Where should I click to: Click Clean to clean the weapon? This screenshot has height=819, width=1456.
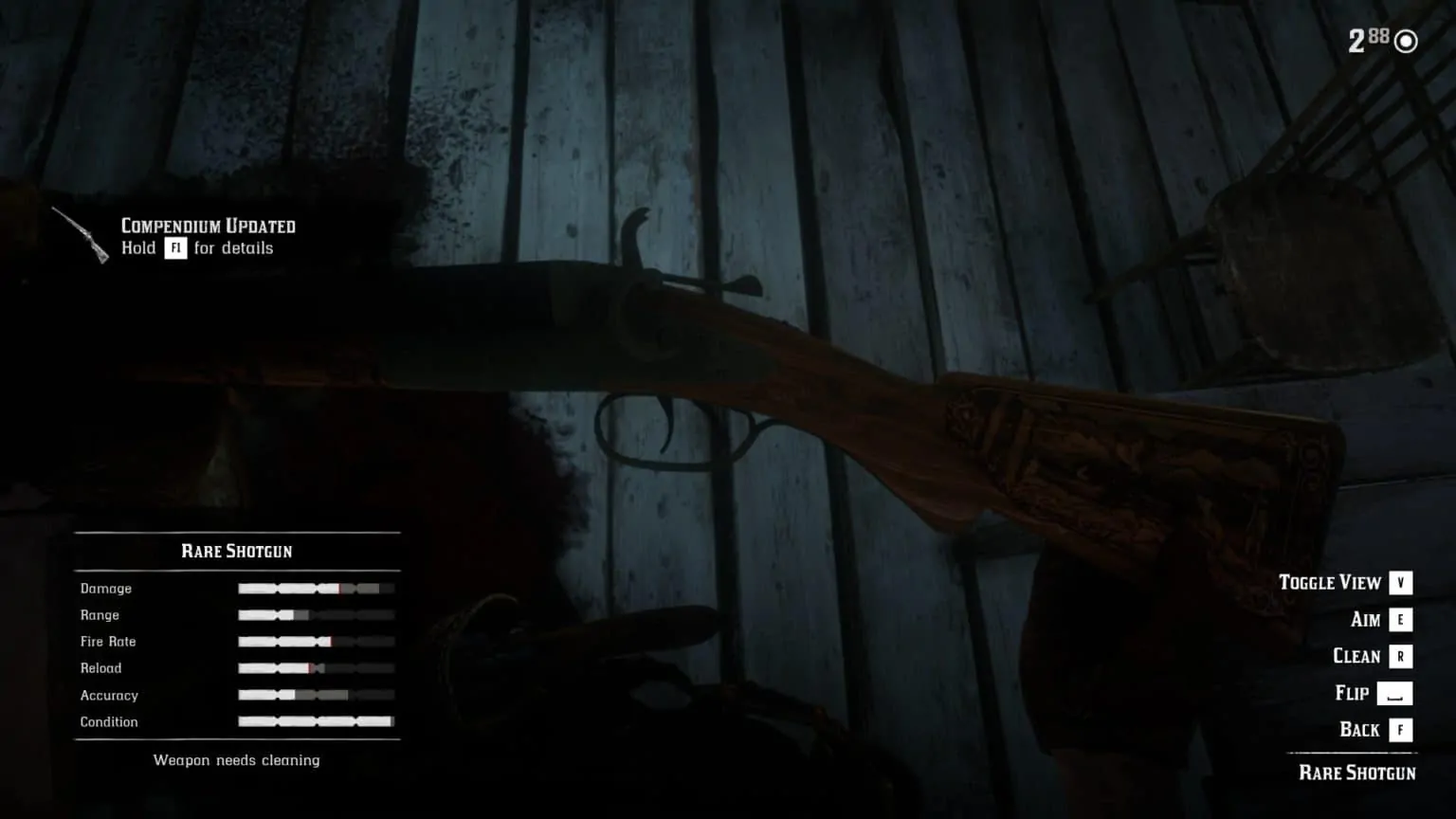[1356, 655]
